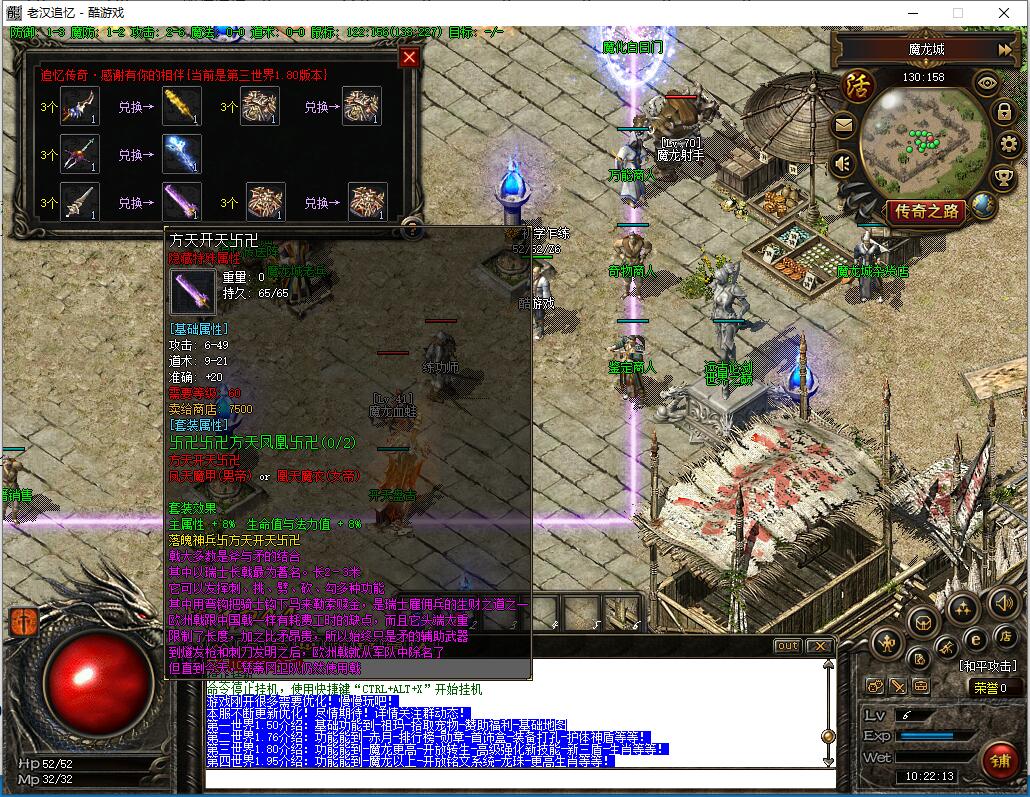Open the red 铺 shop button
The height and width of the screenshot is (797, 1030).
pos(999,761)
